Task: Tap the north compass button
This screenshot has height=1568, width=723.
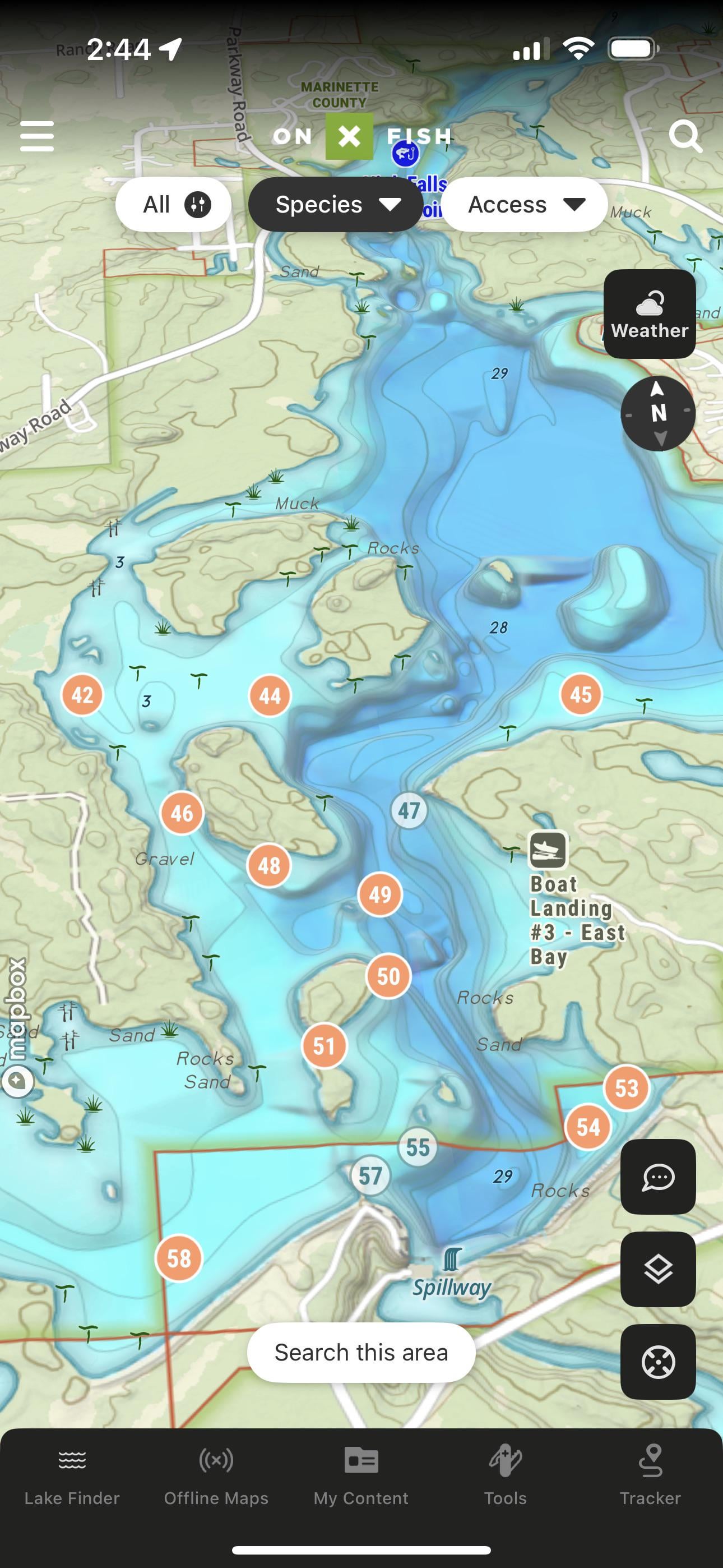Action: [x=658, y=413]
